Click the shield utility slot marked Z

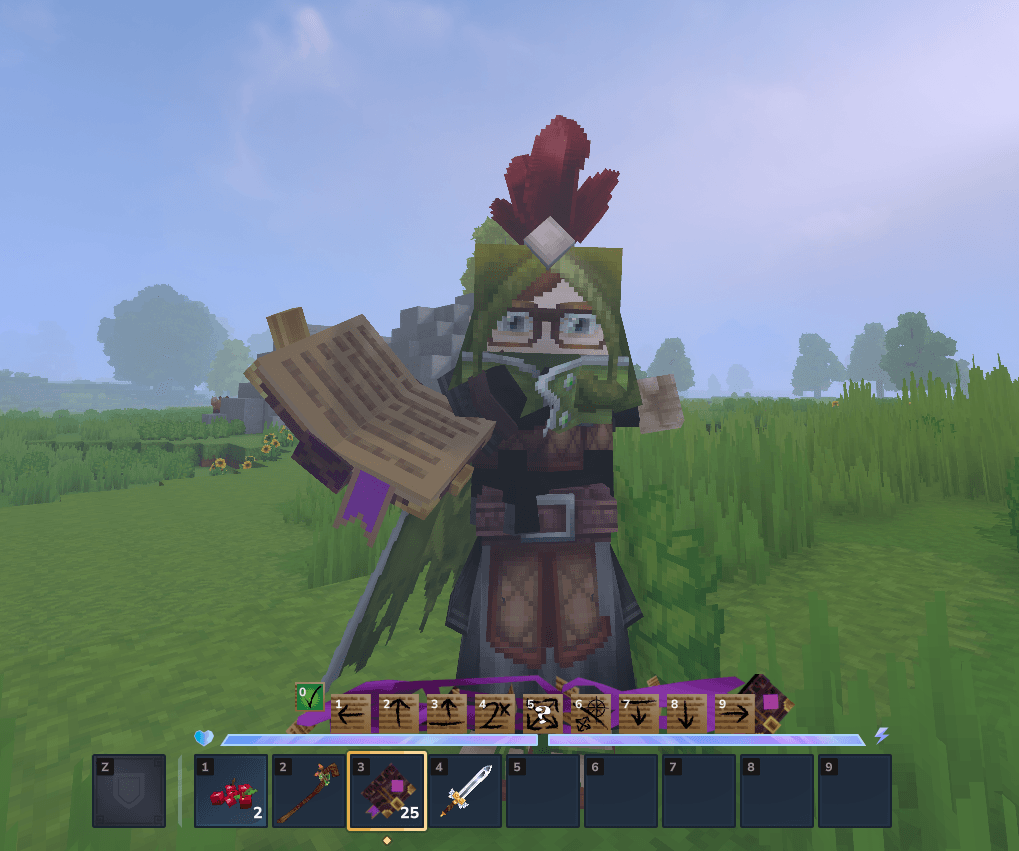129,791
